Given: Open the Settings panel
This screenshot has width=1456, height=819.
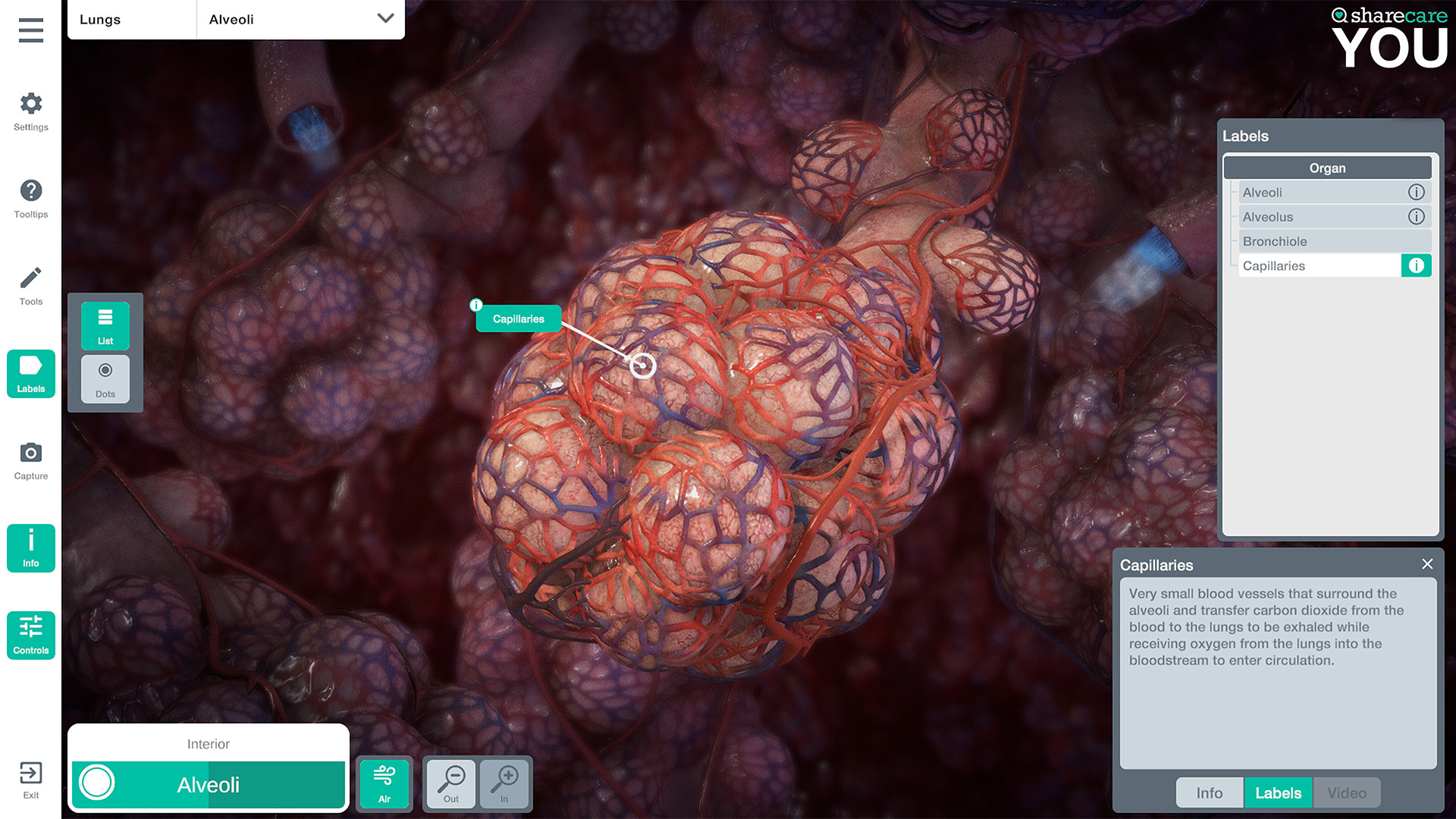Looking at the screenshot, I should click(30, 110).
